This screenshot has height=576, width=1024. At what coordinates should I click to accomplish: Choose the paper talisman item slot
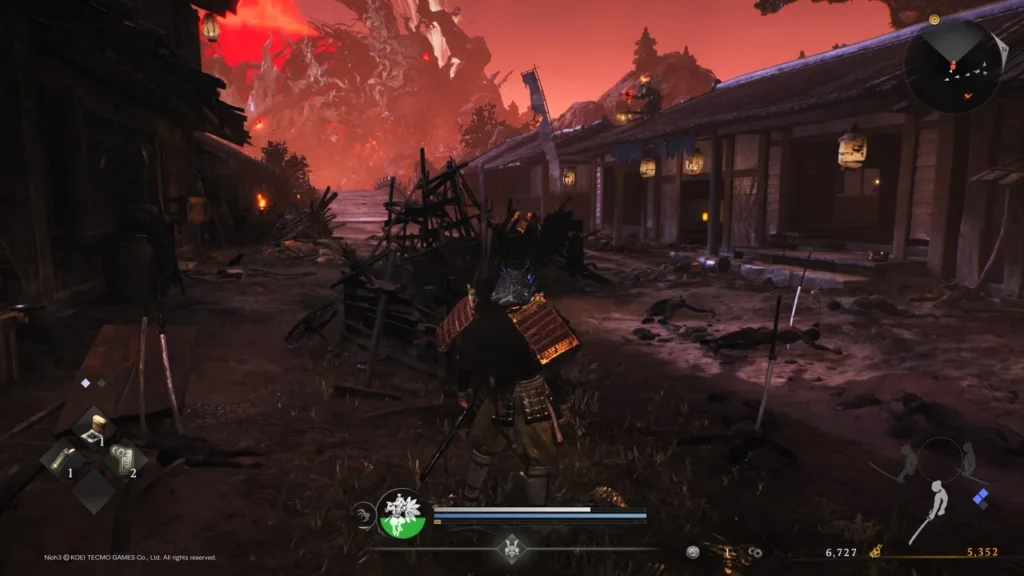[127, 459]
